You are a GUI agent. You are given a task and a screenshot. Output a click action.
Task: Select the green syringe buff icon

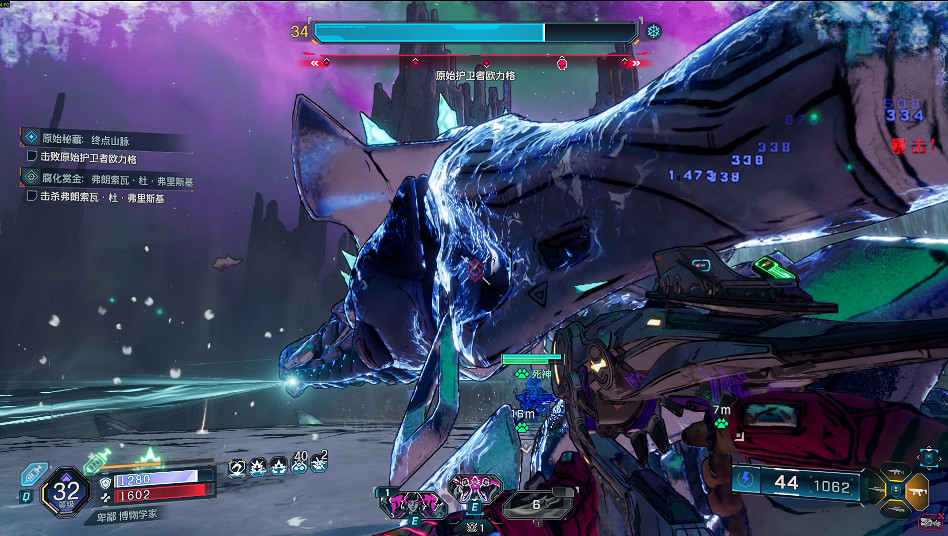tap(97, 459)
